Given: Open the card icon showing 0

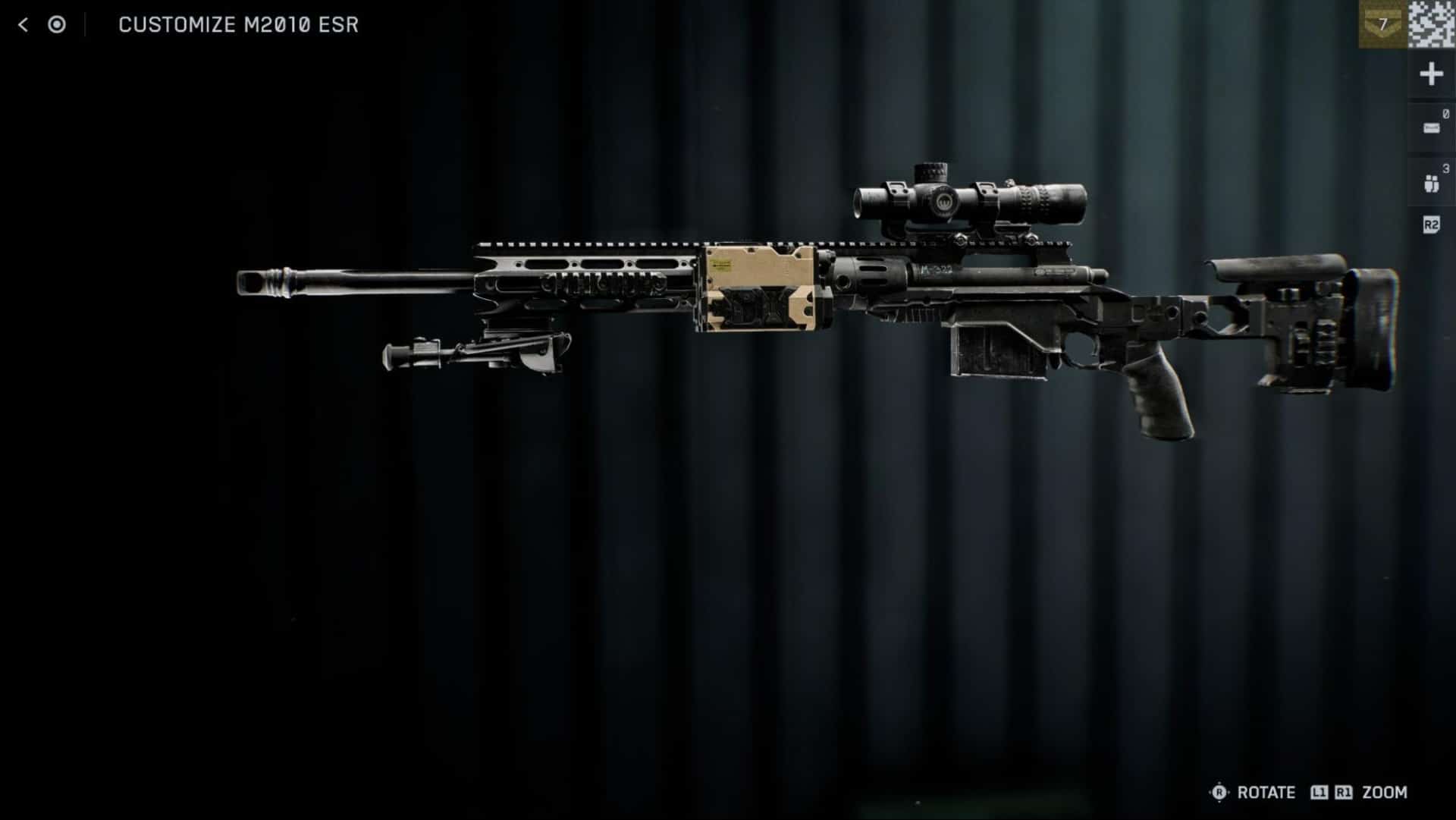Looking at the screenshot, I should (1431, 127).
